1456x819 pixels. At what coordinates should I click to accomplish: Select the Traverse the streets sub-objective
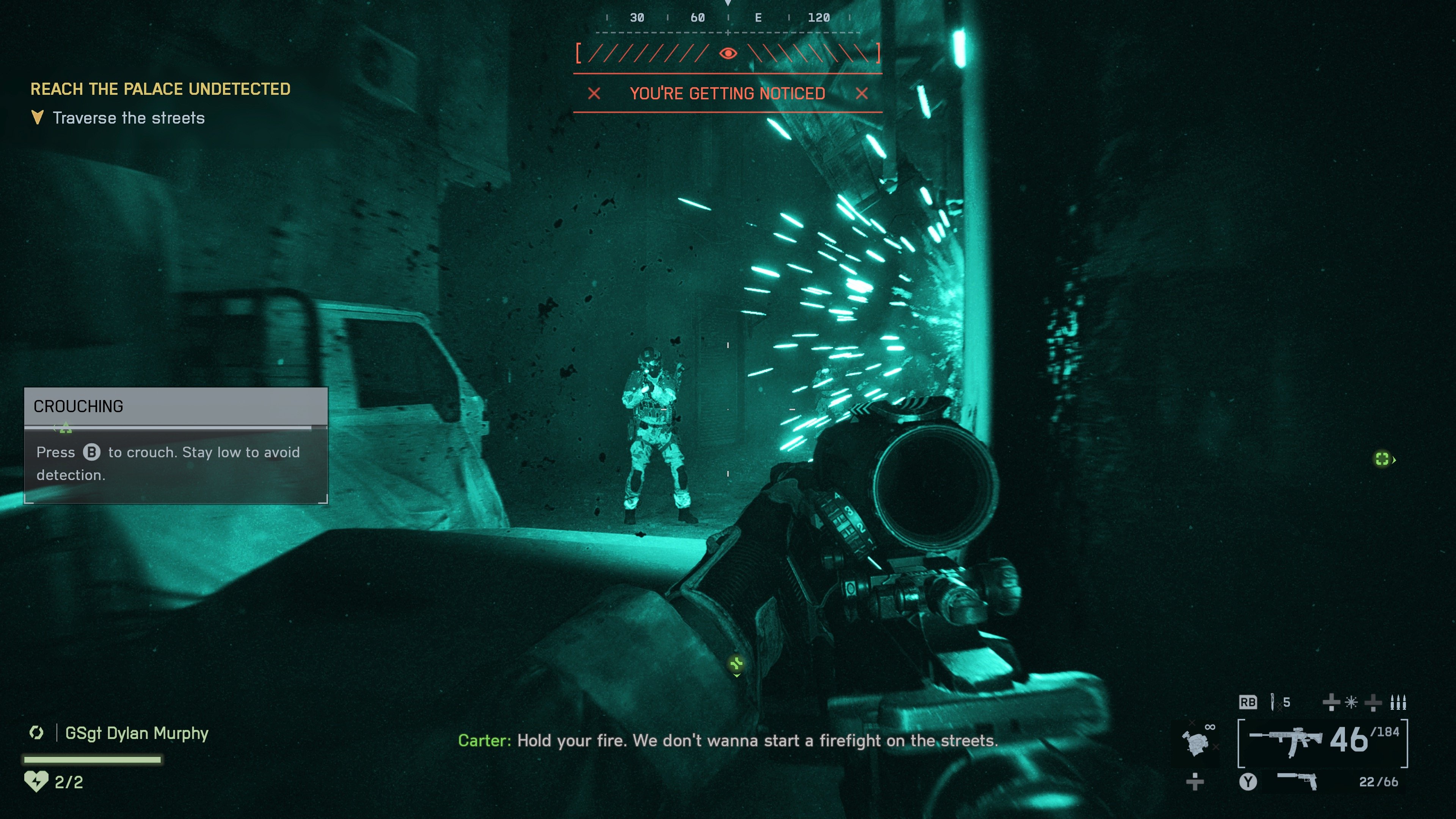pos(128,118)
